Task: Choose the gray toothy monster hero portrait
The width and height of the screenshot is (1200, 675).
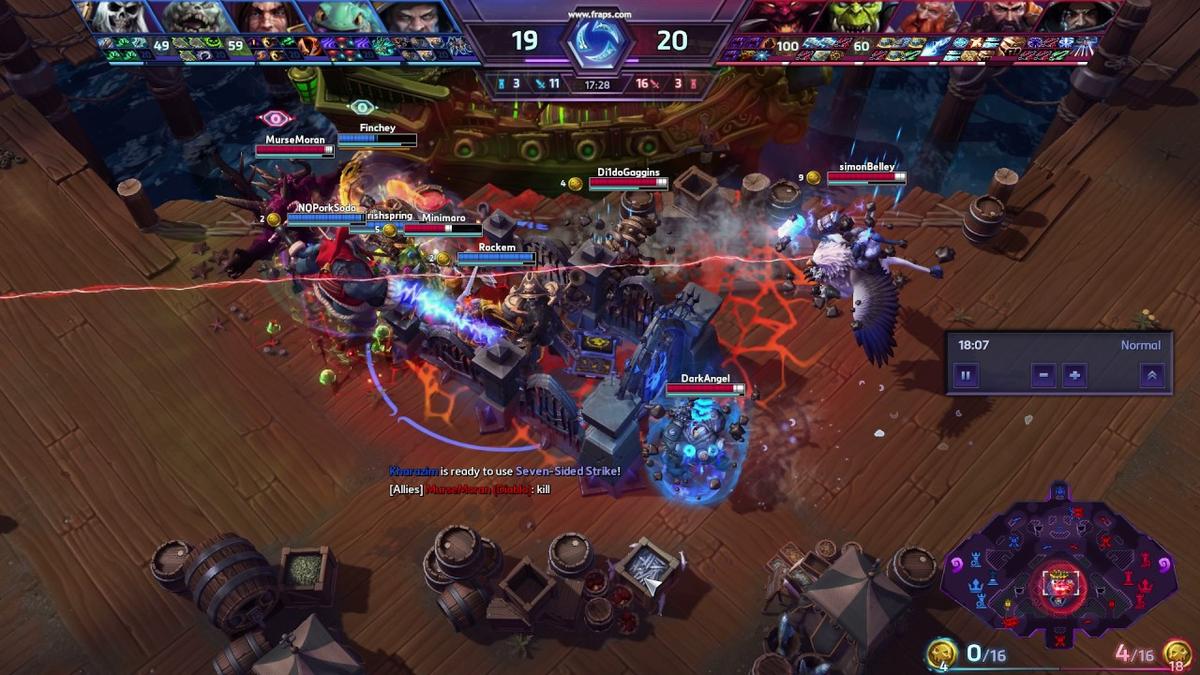Action: coord(195,17)
